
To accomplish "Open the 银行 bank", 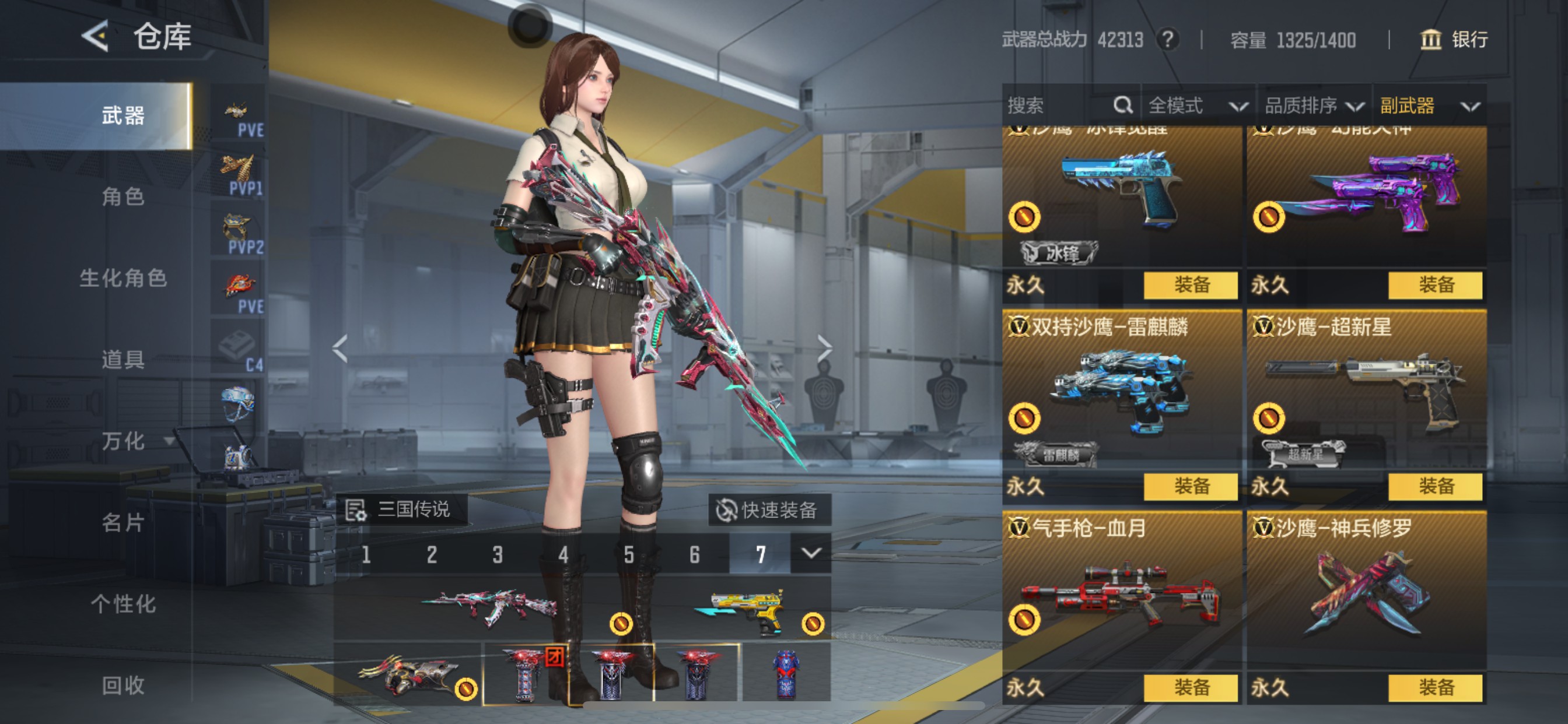I will (1455, 40).
